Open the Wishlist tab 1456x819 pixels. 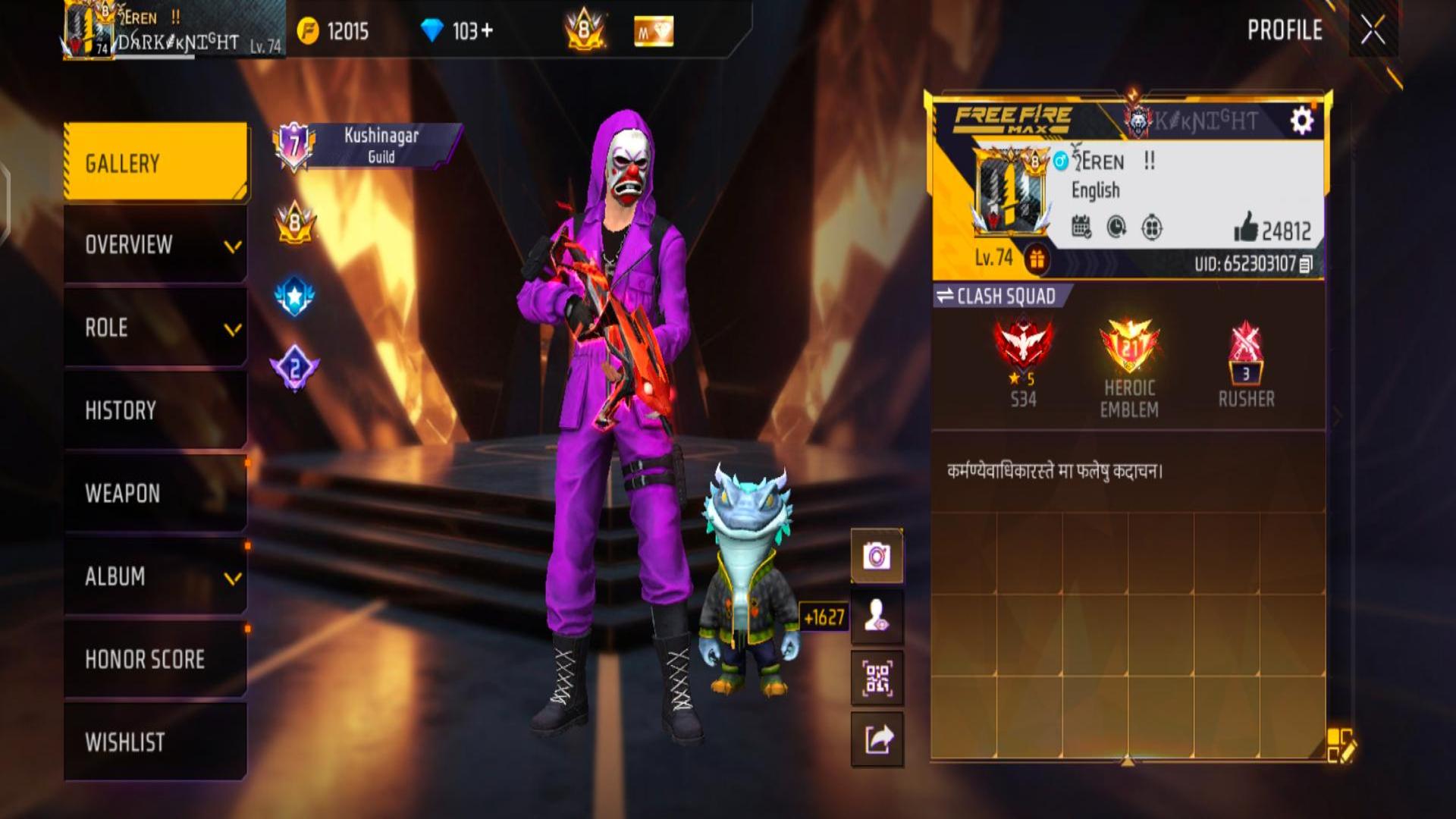(155, 742)
